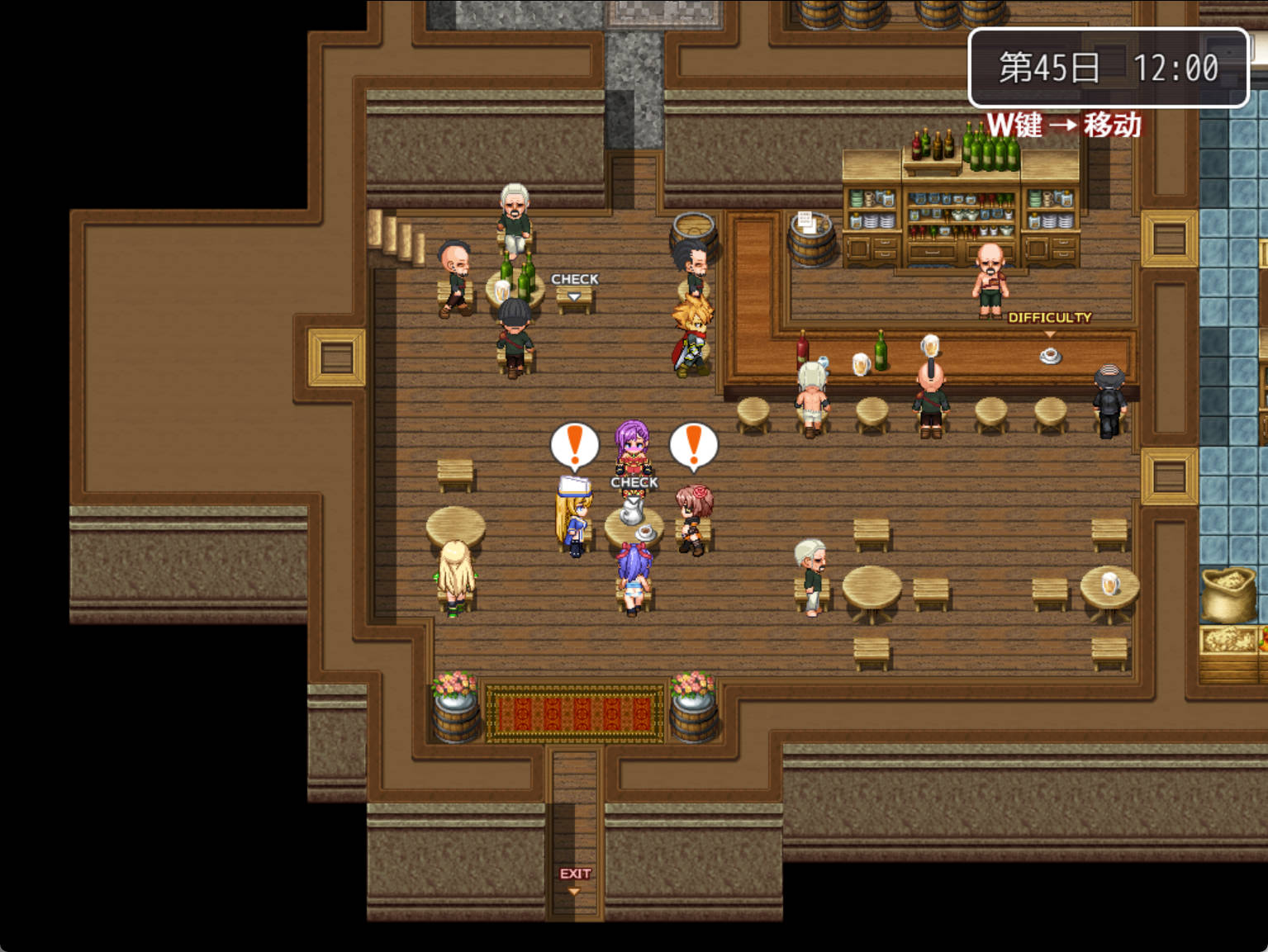
Task: Click the exclamation bubble above the pink-haired girl
Action: [x=694, y=444]
